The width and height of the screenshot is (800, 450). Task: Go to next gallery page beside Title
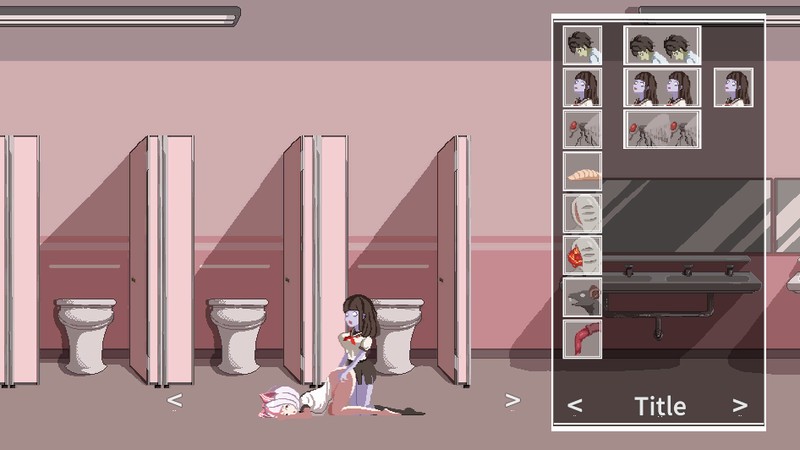(739, 406)
